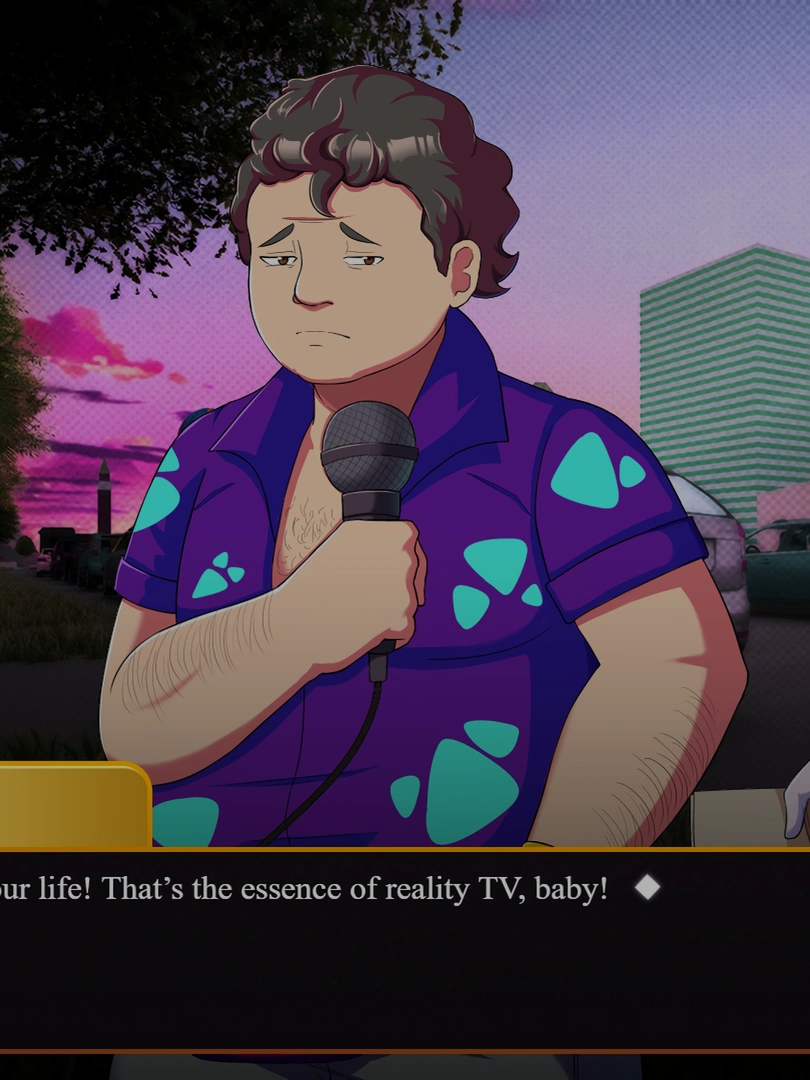The image size is (810, 1080).
Task: Click the white diamond continue indicator
Action: click(x=647, y=887)
